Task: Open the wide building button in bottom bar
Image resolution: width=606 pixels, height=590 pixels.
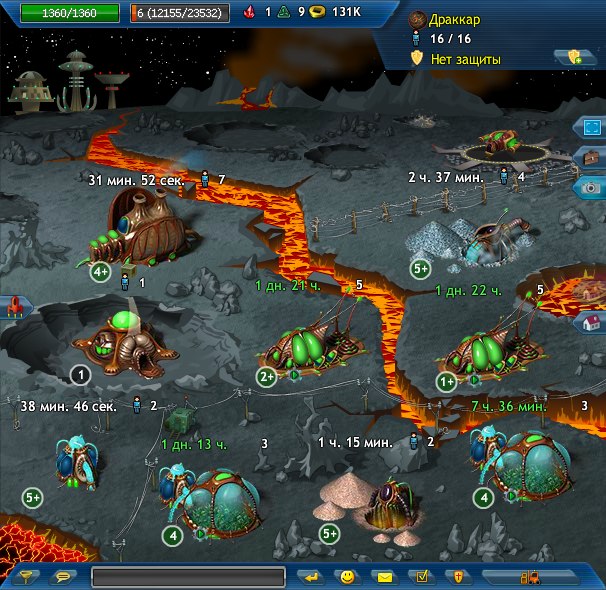Action: (x=530, y=577)
